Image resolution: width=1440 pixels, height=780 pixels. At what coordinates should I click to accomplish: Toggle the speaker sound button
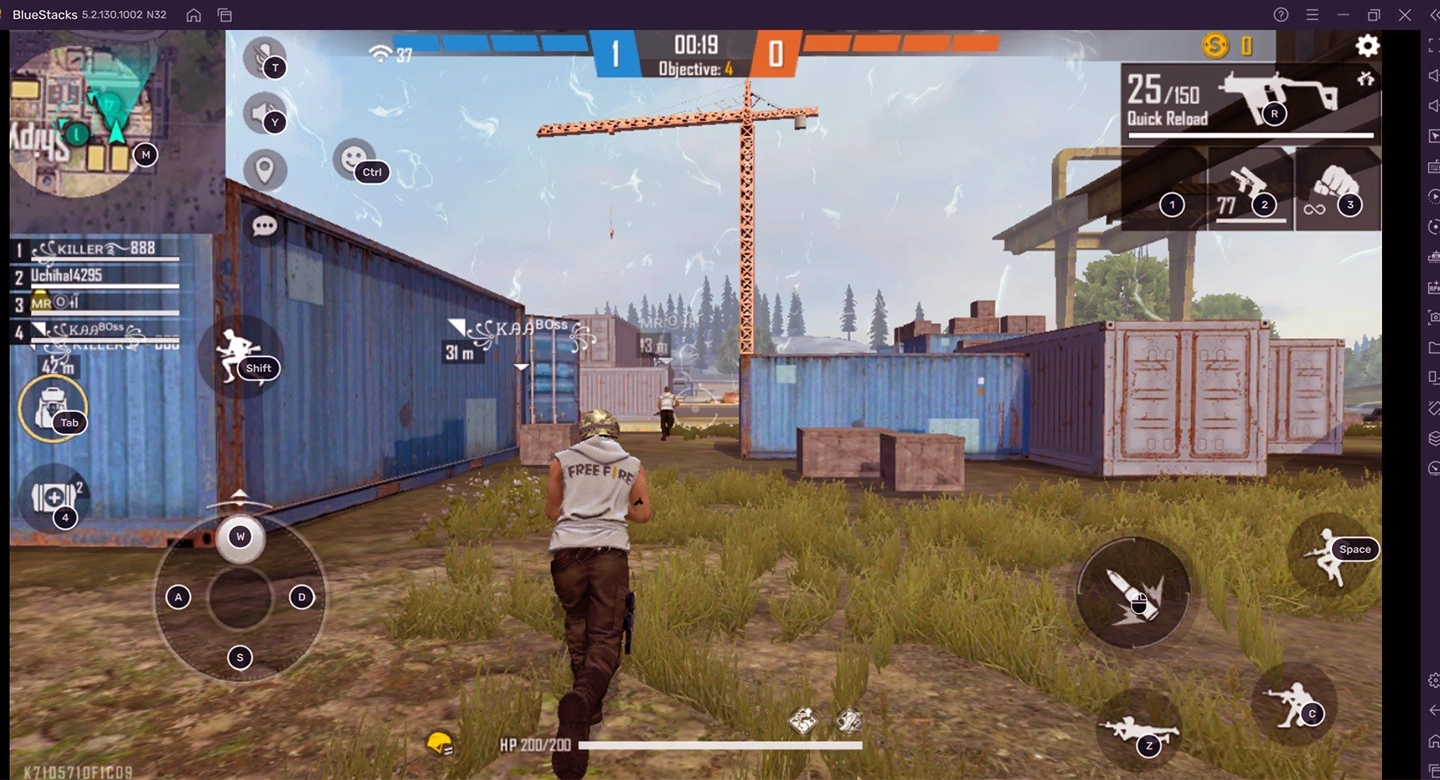(x=264, y=112)
